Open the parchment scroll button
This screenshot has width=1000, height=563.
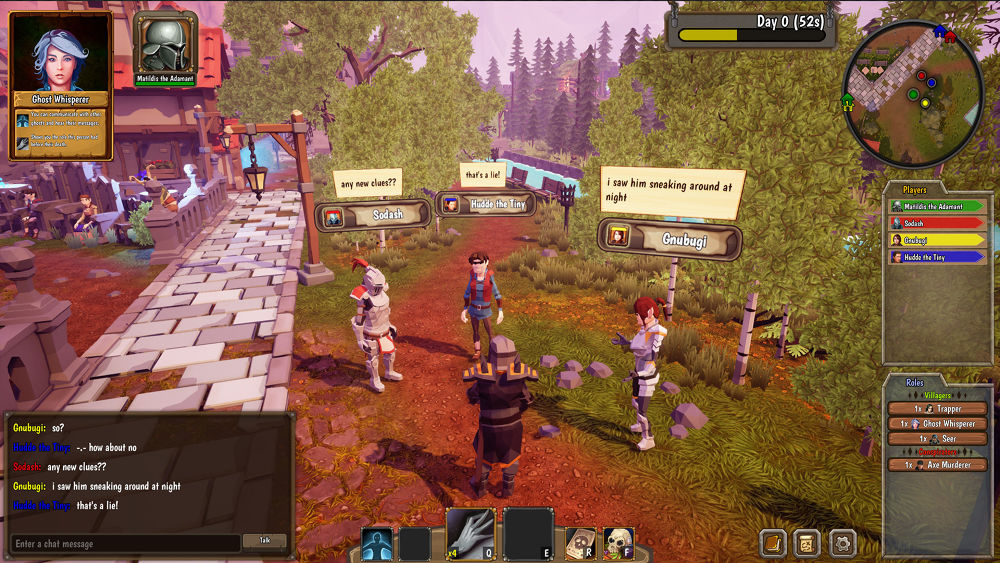click(807, 542)
